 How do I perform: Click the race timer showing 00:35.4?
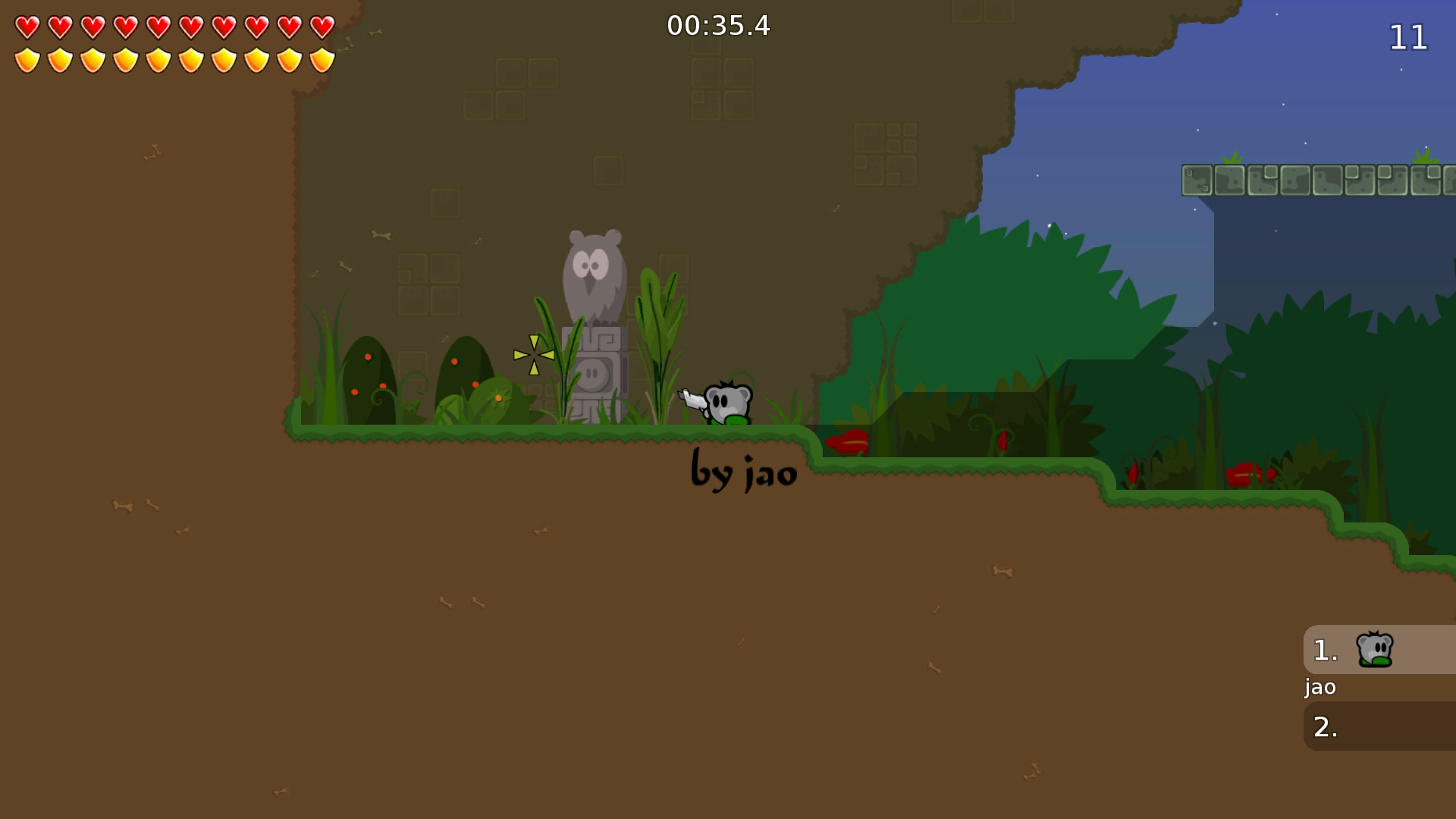717,26
